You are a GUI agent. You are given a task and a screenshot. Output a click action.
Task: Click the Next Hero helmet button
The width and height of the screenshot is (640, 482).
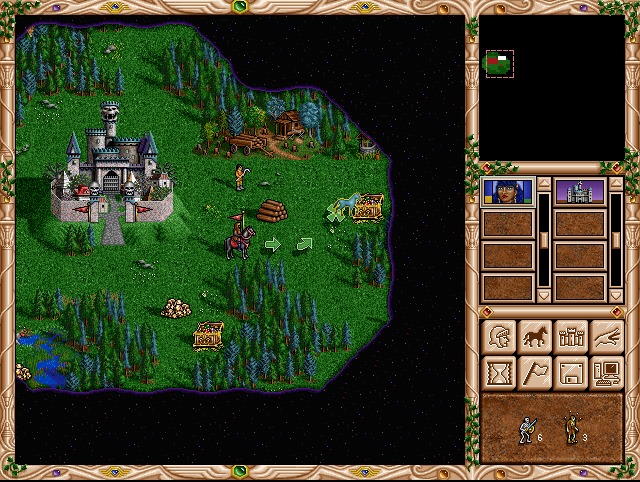click(x=497, y=336)
